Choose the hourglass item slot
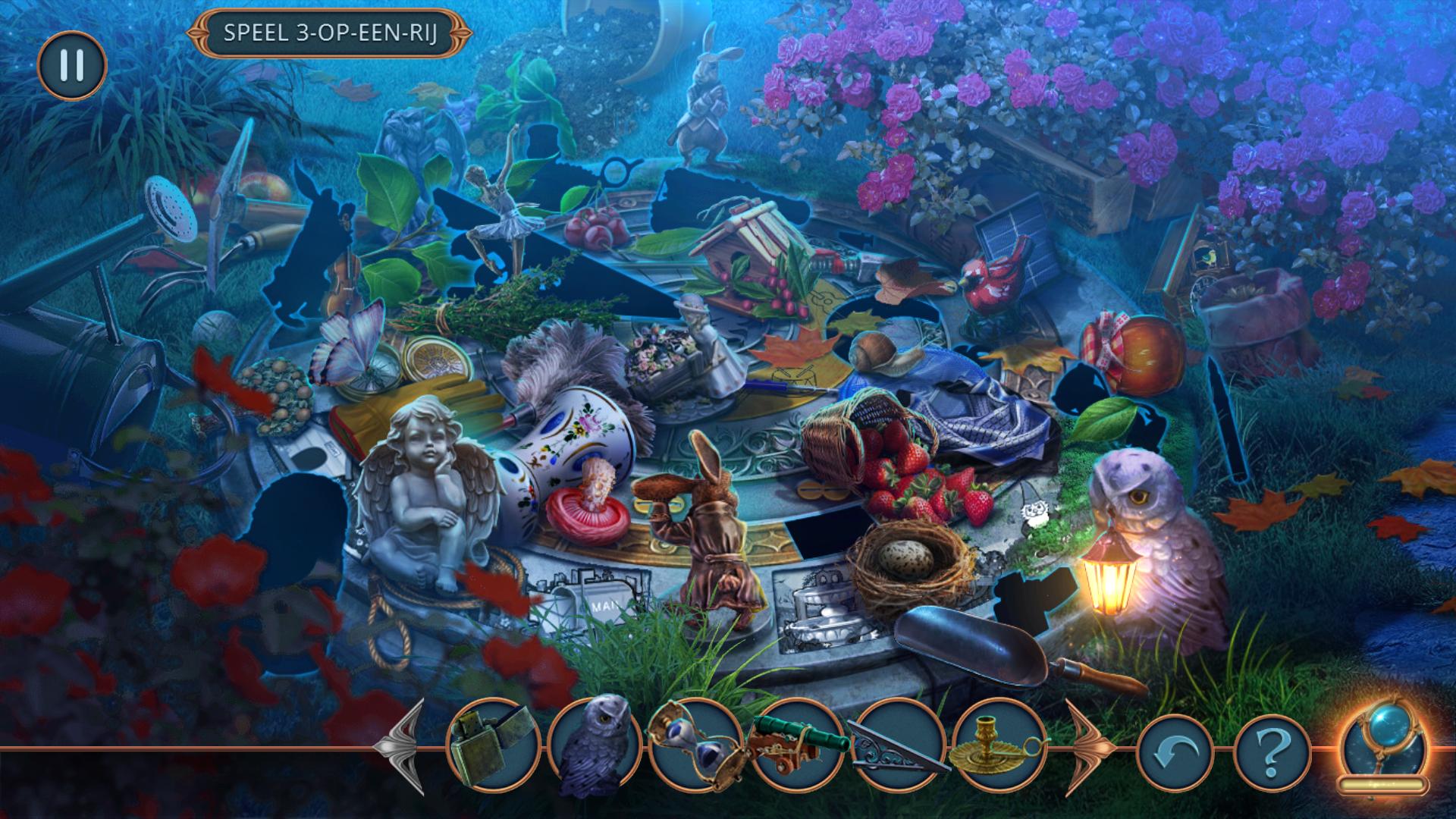Viewport: 1456px width, 819px height. coord(694,744)
